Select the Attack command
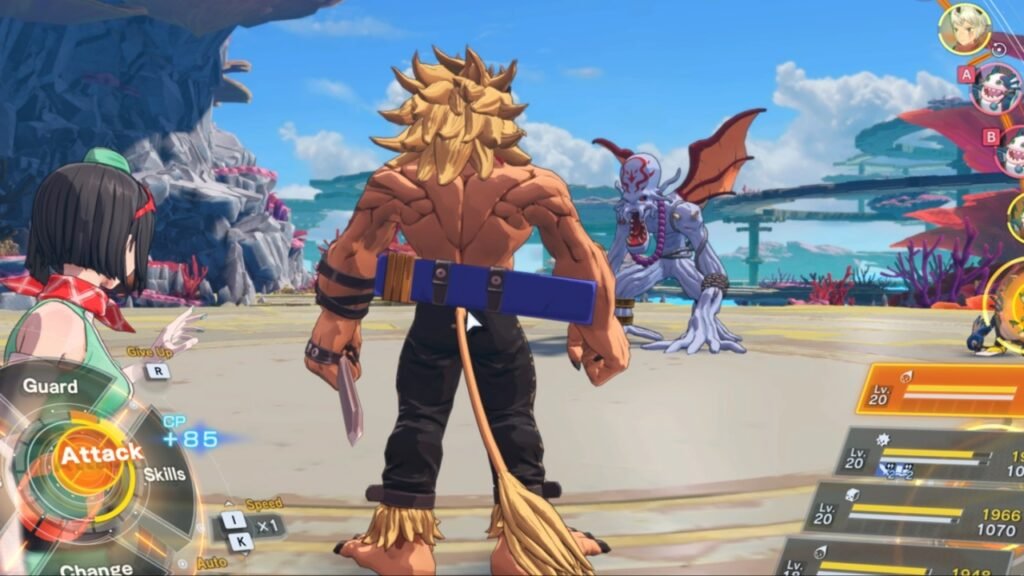Viewport: 1024px width, 576px height. [x=99, y=455]
